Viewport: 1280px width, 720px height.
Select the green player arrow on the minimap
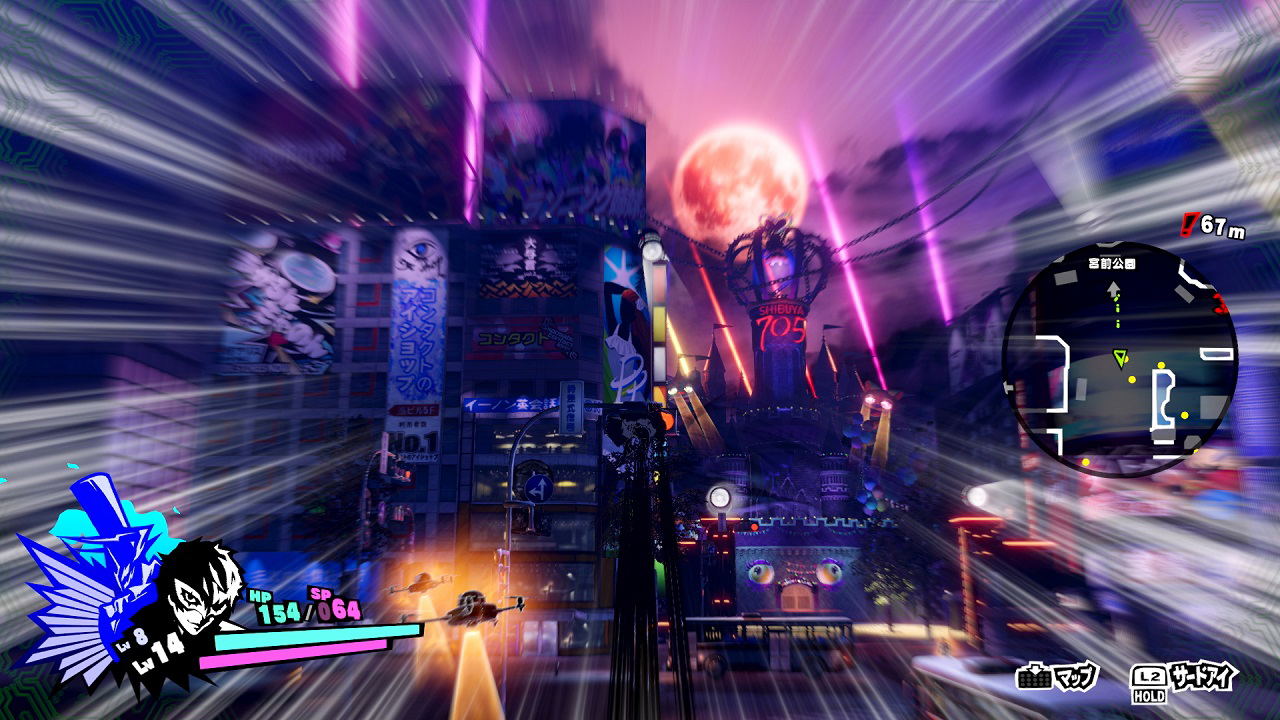point(1120,358)
